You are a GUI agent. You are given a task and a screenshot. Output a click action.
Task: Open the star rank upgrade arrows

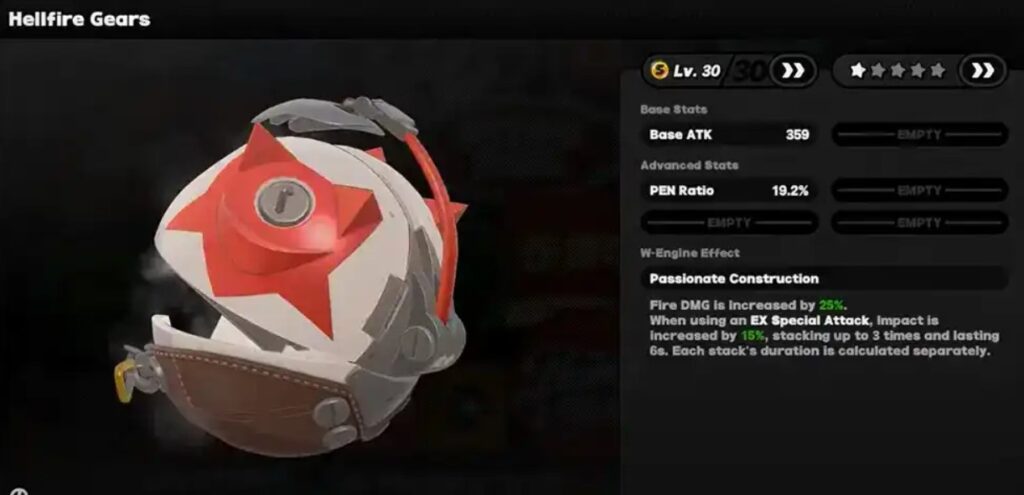click(x=982, y=71)
